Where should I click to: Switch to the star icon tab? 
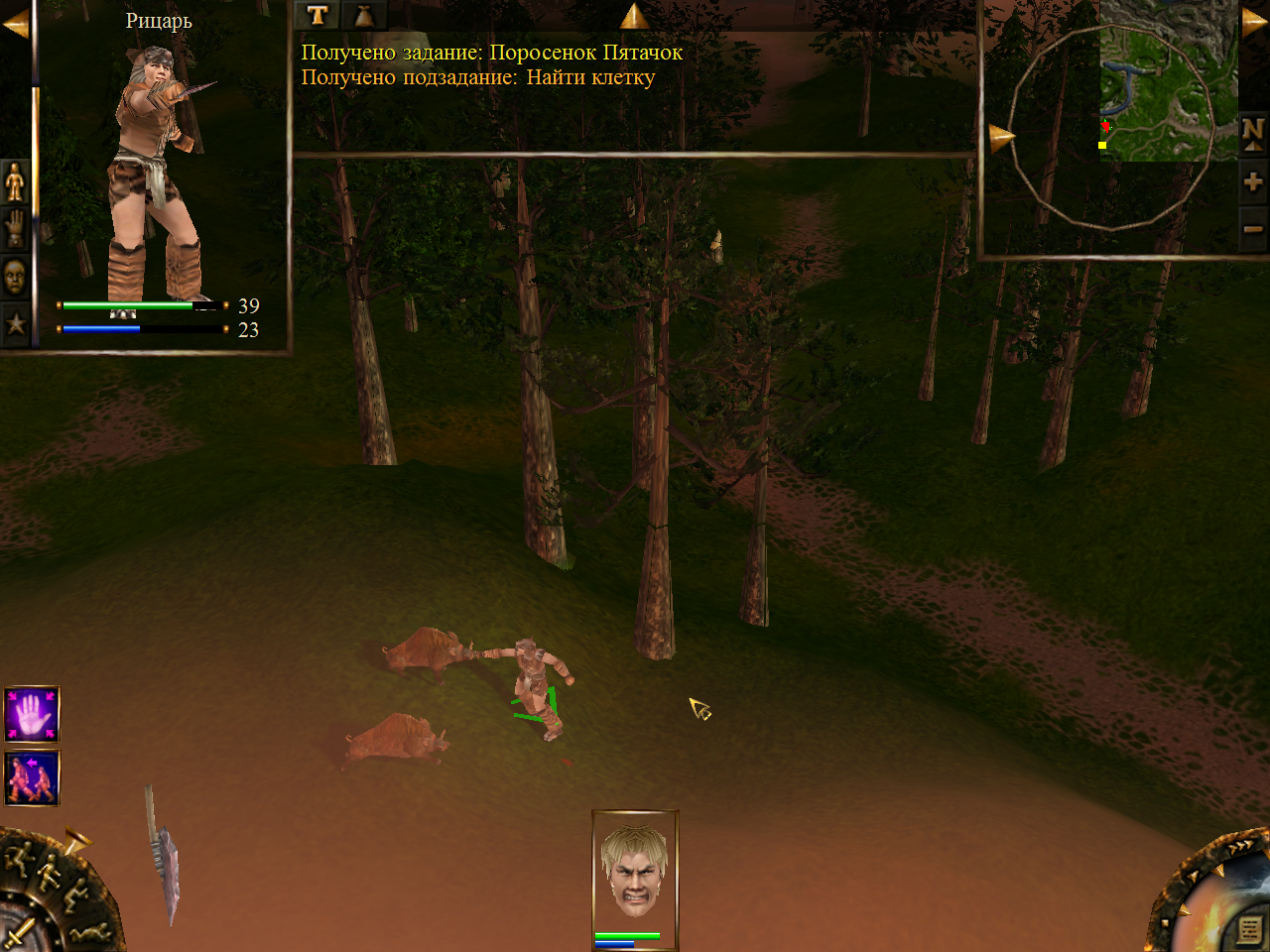pyautogui.click(x=15, y=323)
